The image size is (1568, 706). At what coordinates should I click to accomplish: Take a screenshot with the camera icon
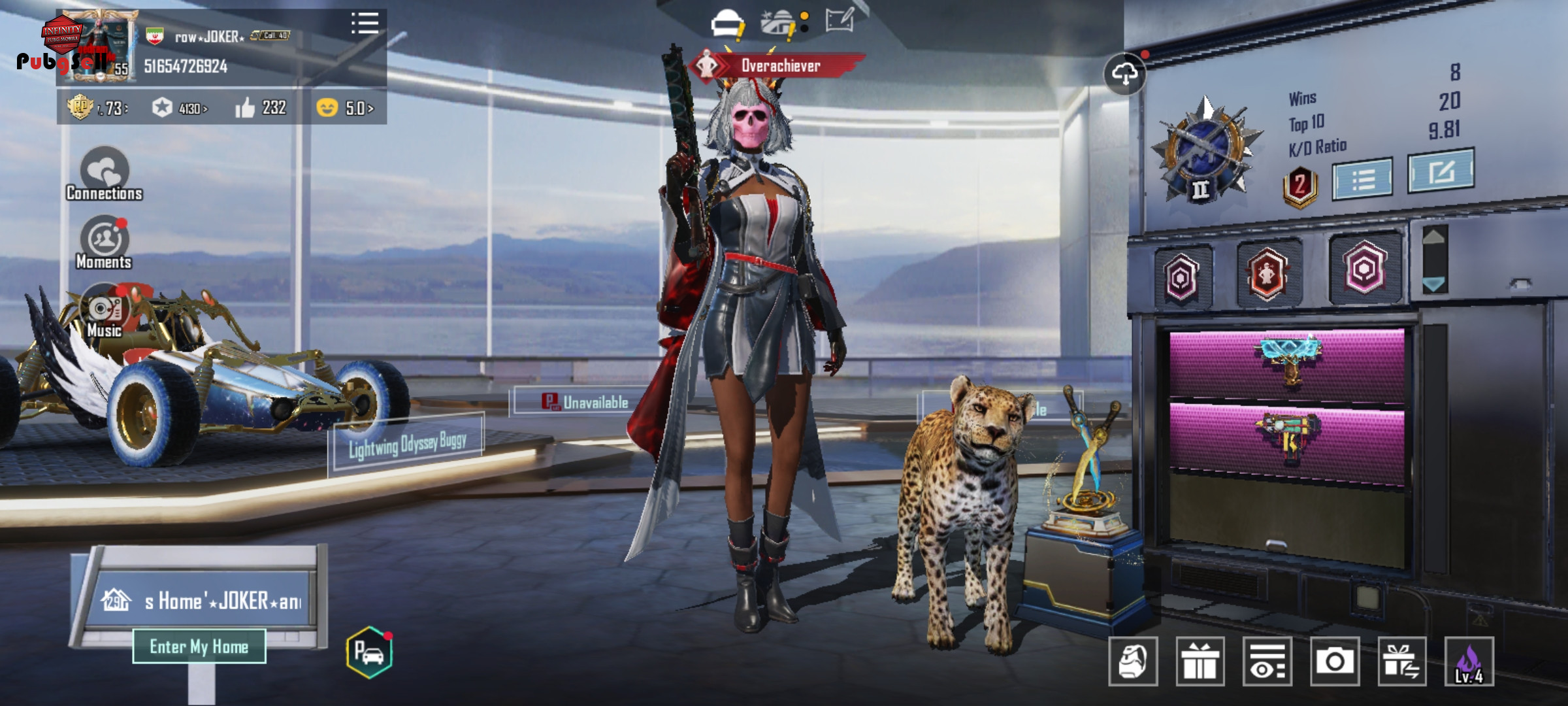coord(1334,662)
